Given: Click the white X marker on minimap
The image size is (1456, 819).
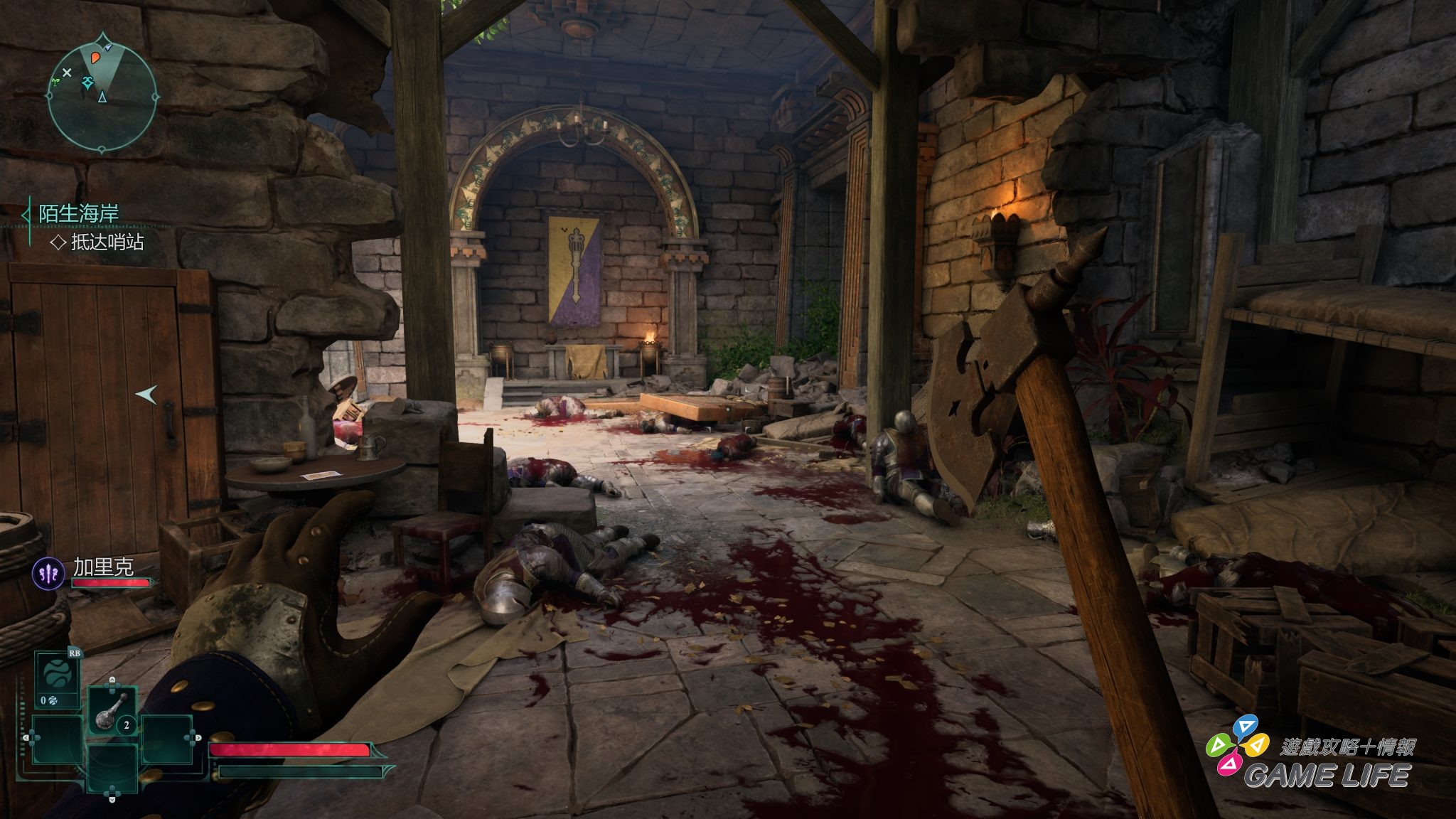Looking at the screenshot, I should [x=67, y=73].
